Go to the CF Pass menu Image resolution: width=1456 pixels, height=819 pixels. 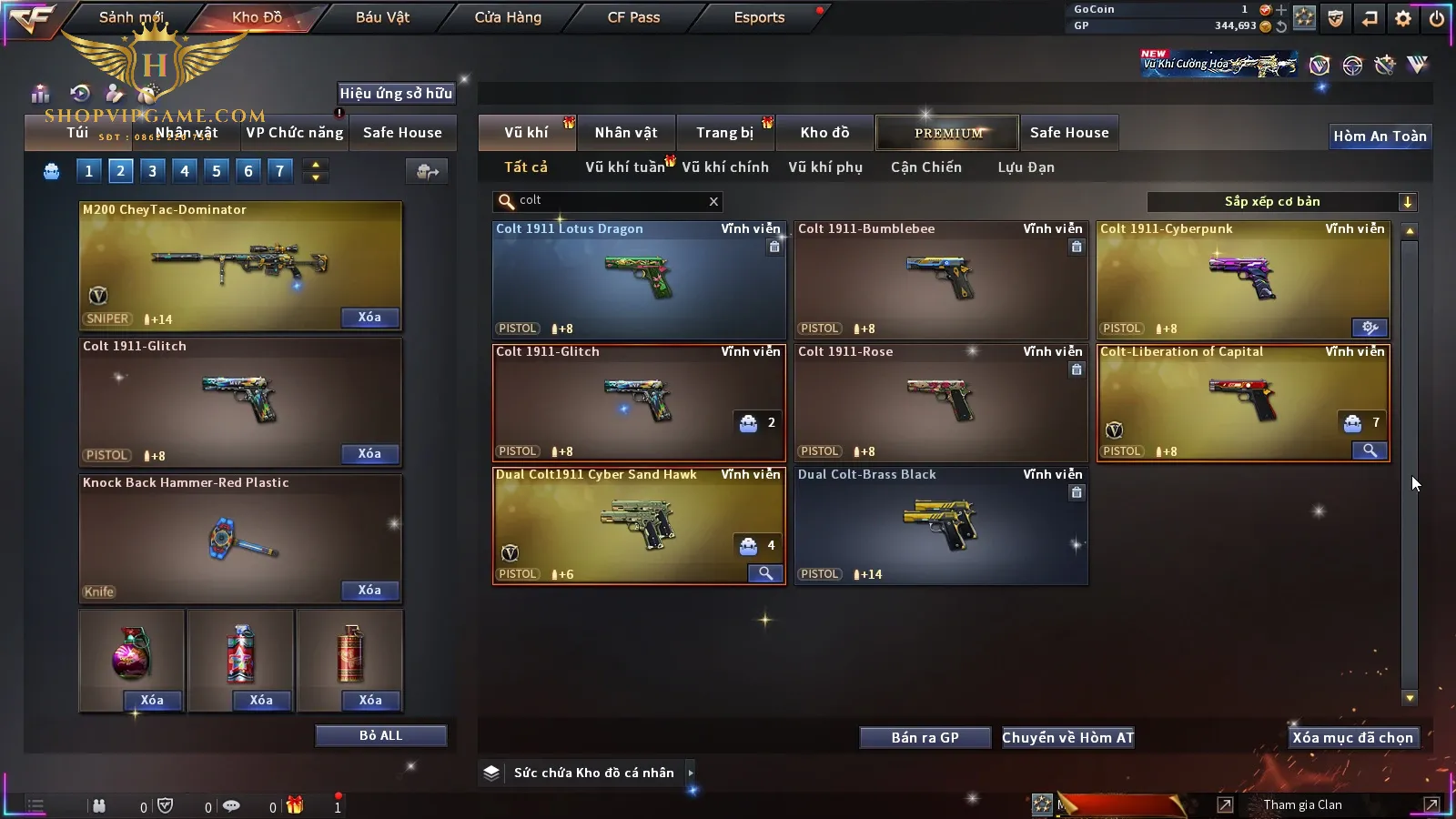pos(633,17)
